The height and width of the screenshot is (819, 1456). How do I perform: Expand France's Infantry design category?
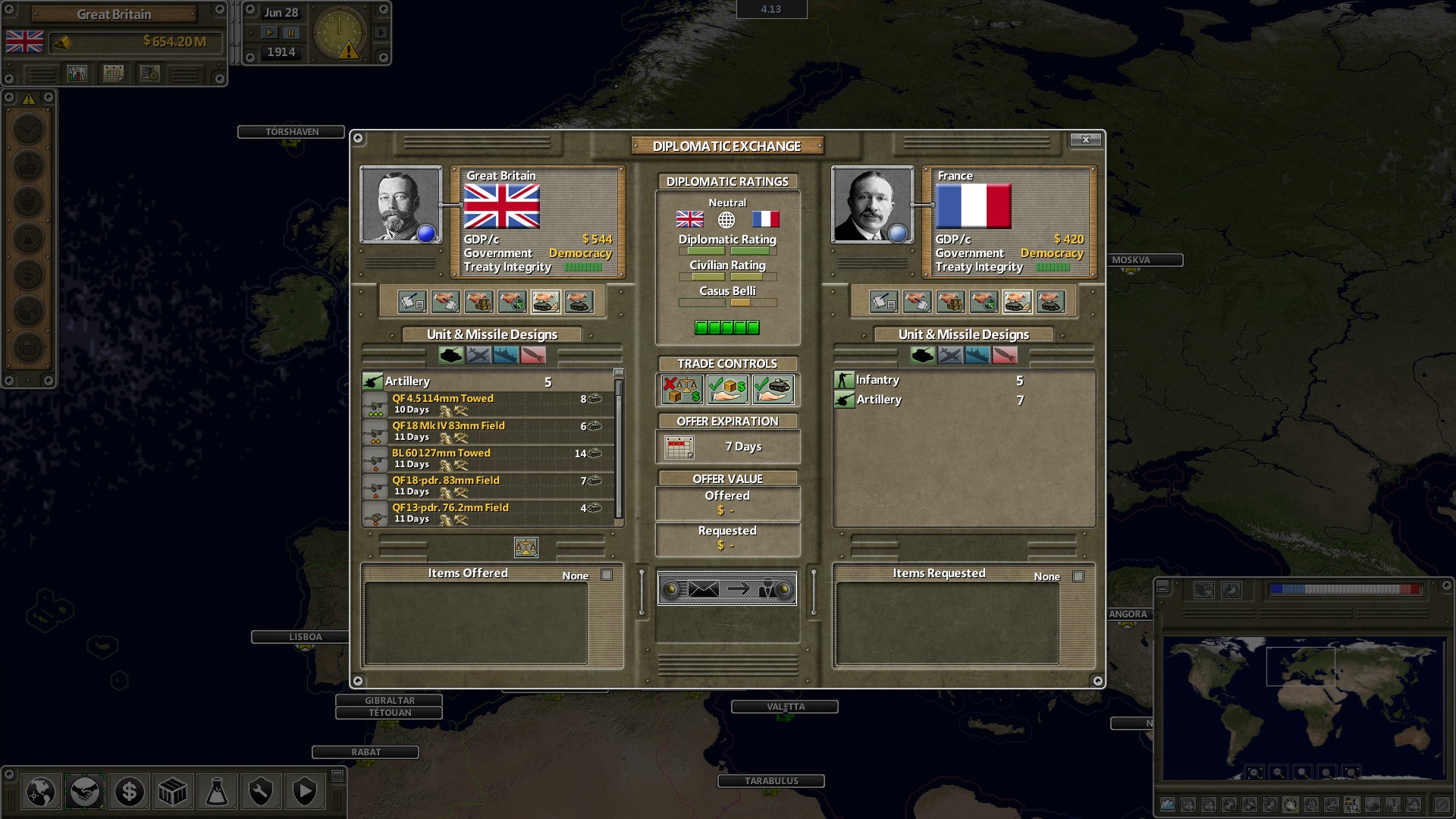pos(877,380)
